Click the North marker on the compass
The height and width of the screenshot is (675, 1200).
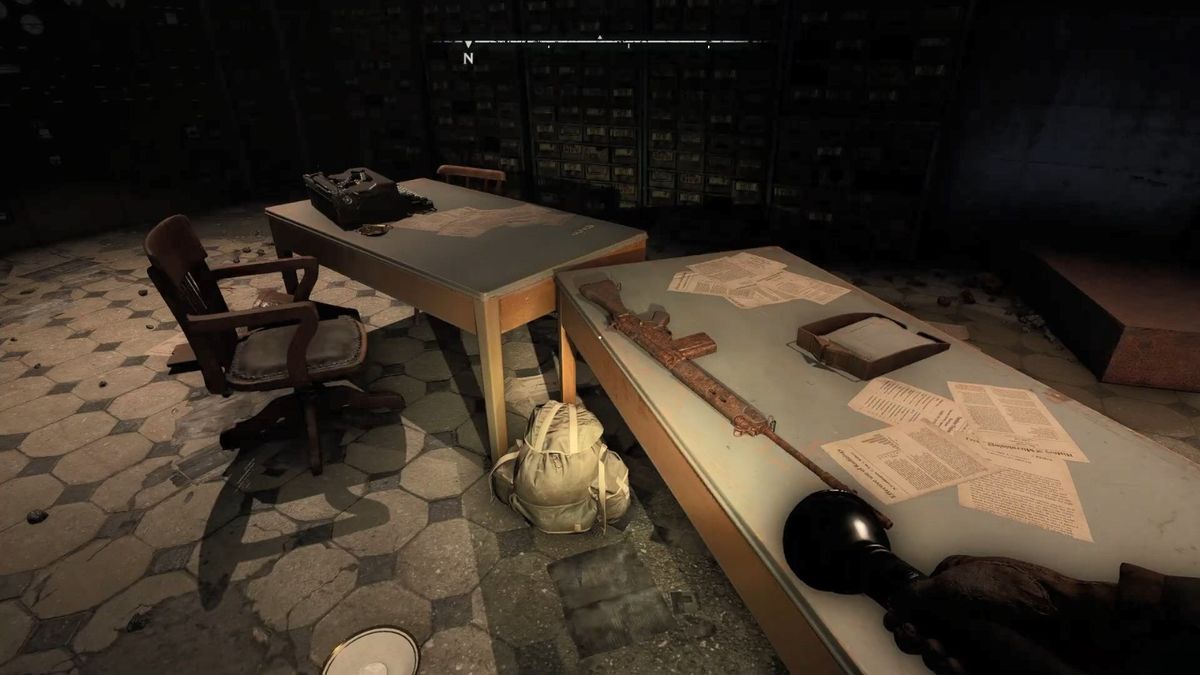tap(468, 57)
